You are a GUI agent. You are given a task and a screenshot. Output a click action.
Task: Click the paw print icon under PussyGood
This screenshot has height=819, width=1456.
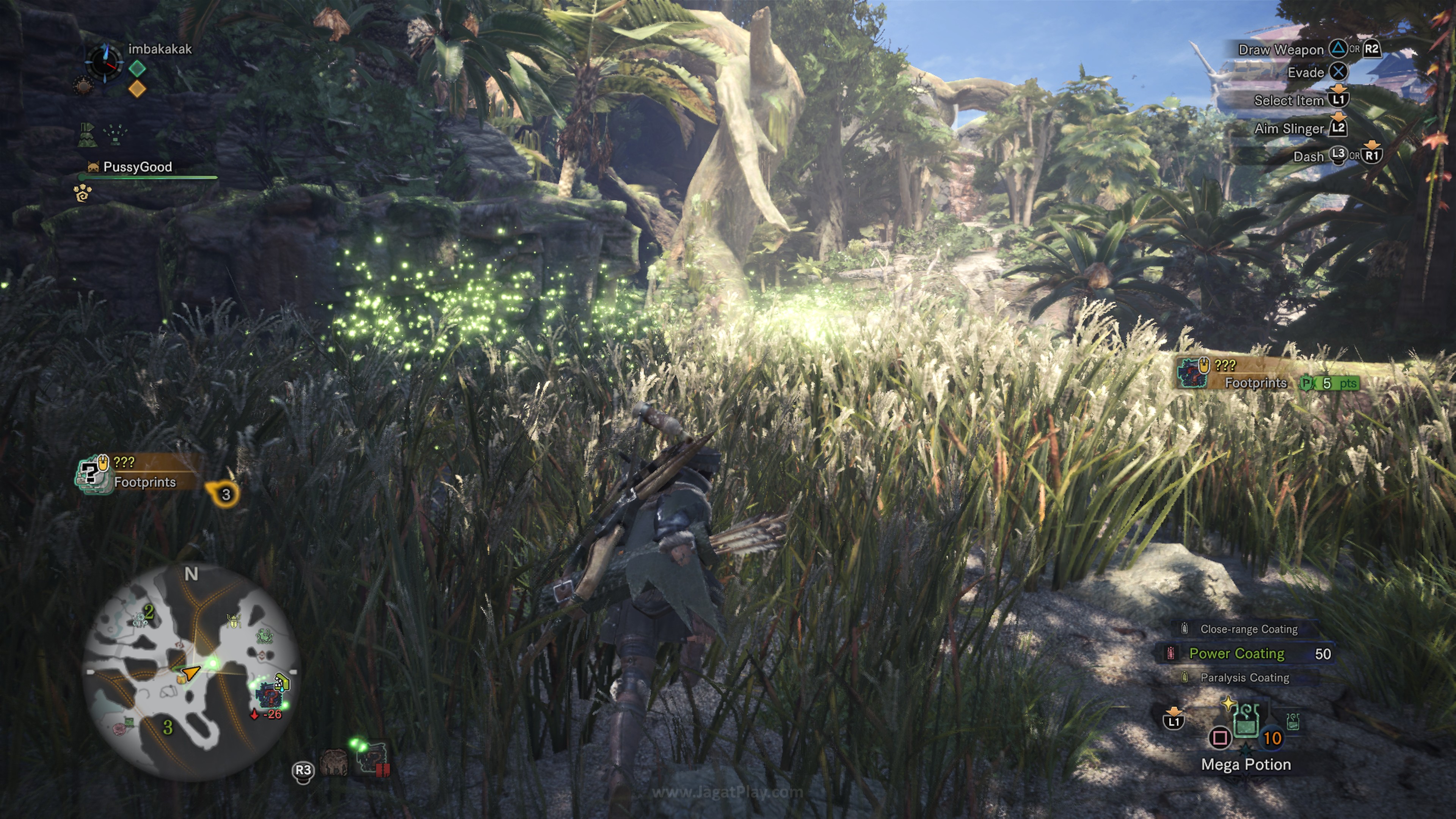pyautogui.click(x=83, y=193)
